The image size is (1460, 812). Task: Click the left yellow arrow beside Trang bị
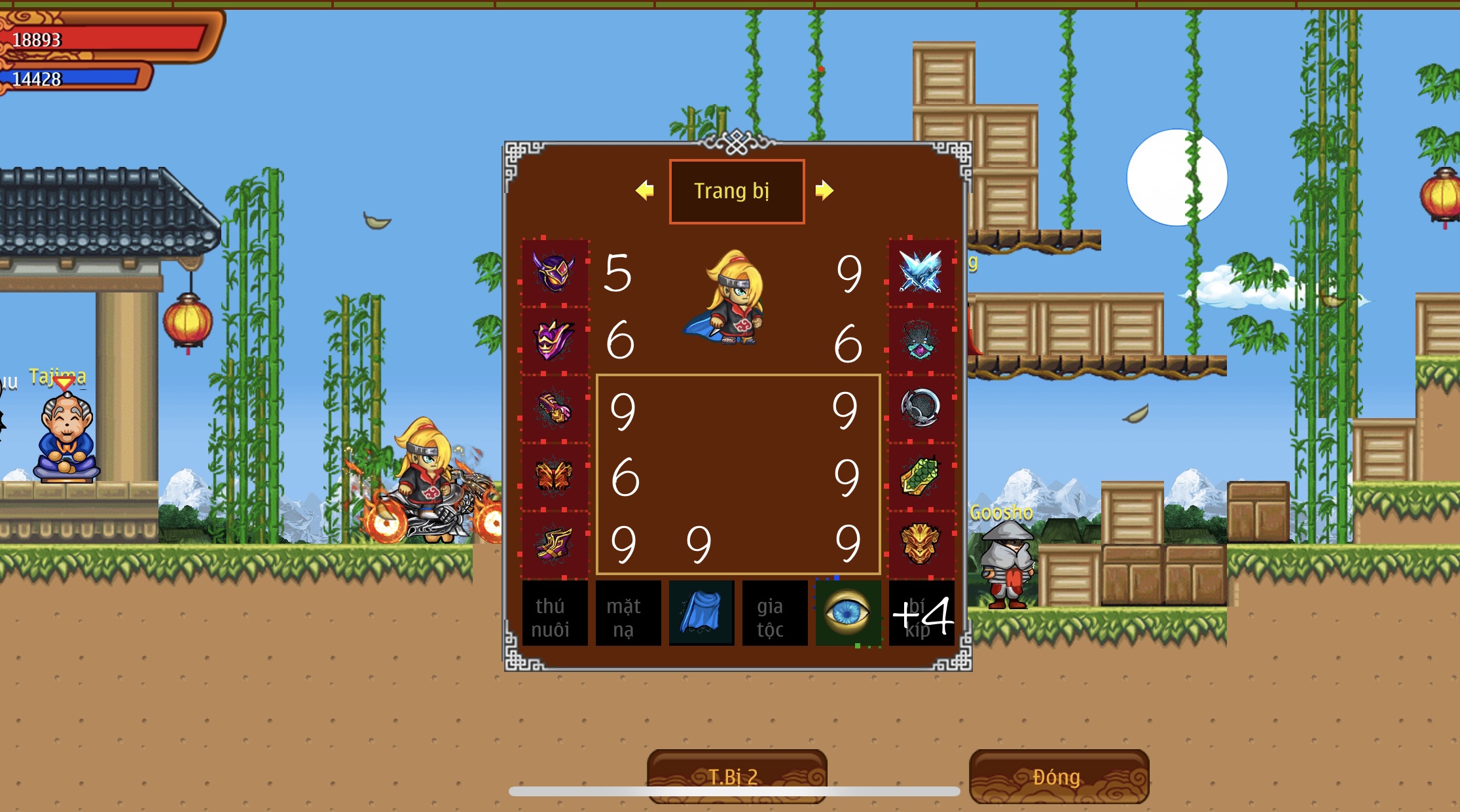(645, 190)
